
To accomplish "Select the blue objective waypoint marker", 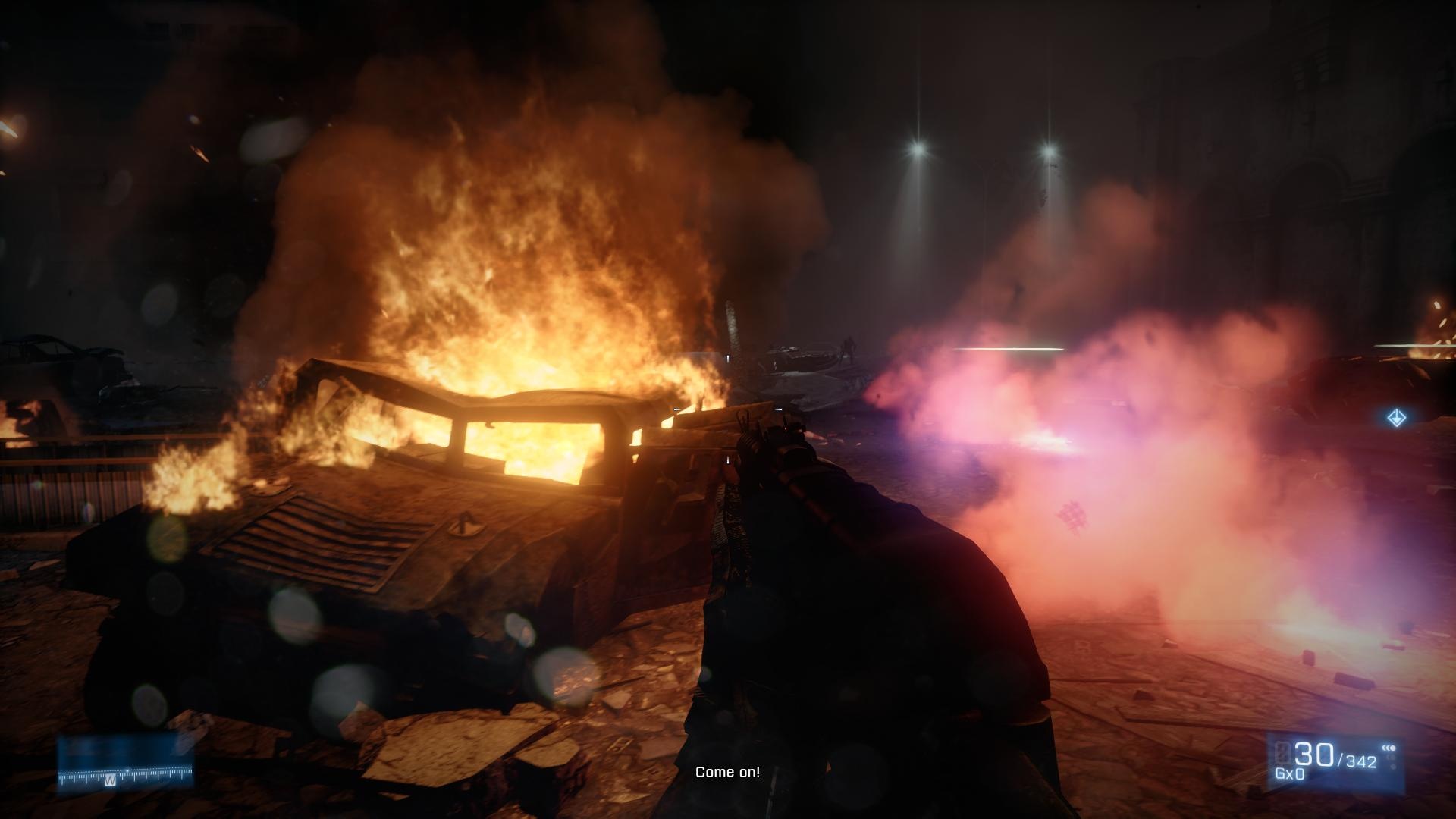I will click(1396, 418).
